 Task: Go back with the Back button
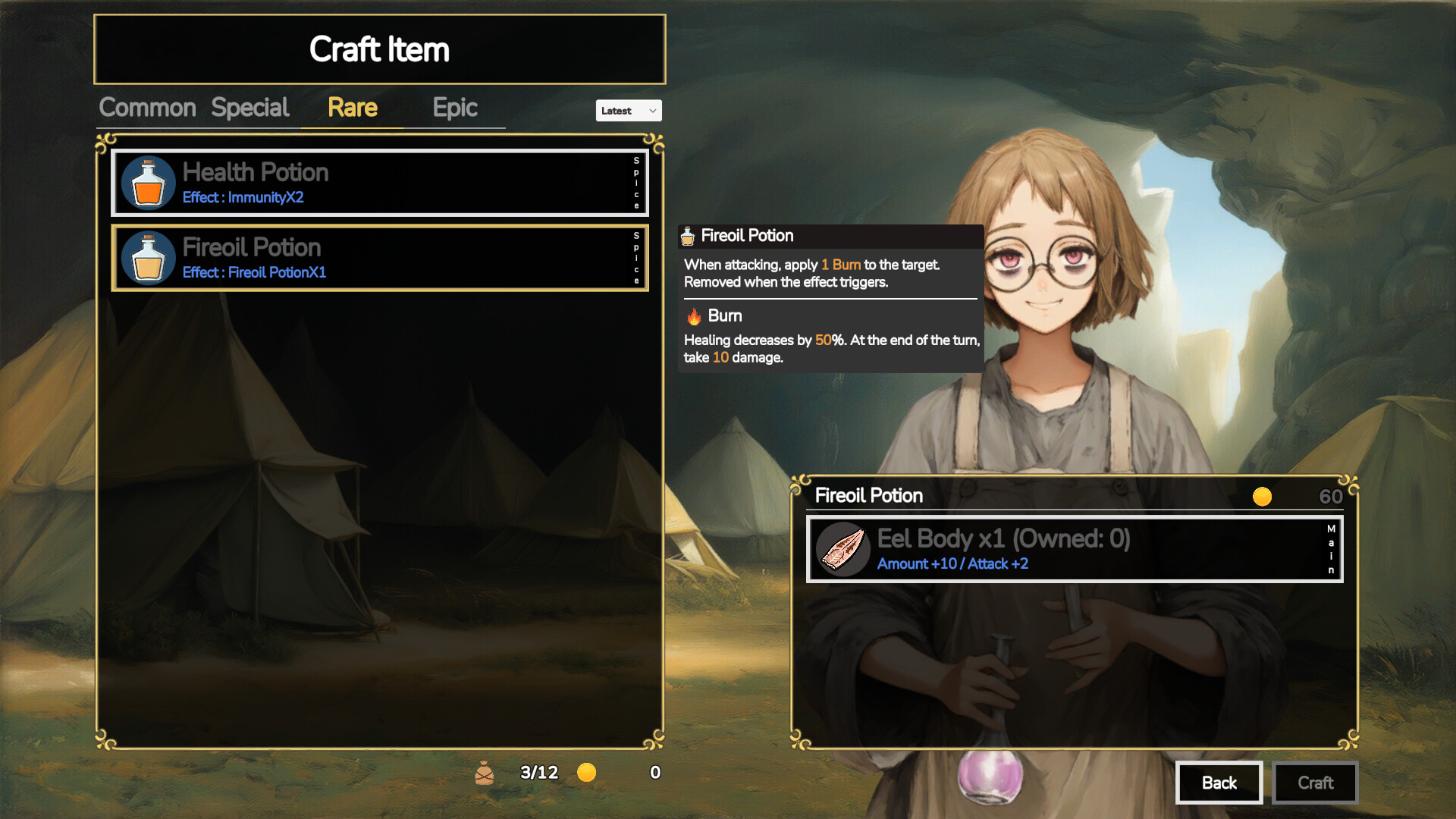coord(1219,783)
